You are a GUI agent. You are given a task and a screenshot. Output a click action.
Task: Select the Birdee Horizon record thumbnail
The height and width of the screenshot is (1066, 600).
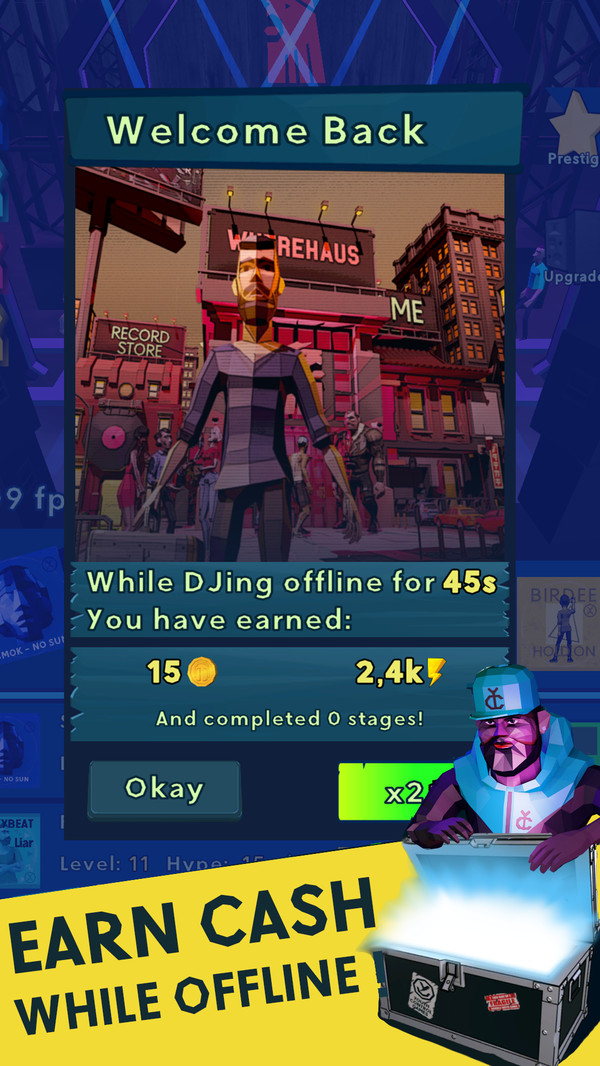558,622
